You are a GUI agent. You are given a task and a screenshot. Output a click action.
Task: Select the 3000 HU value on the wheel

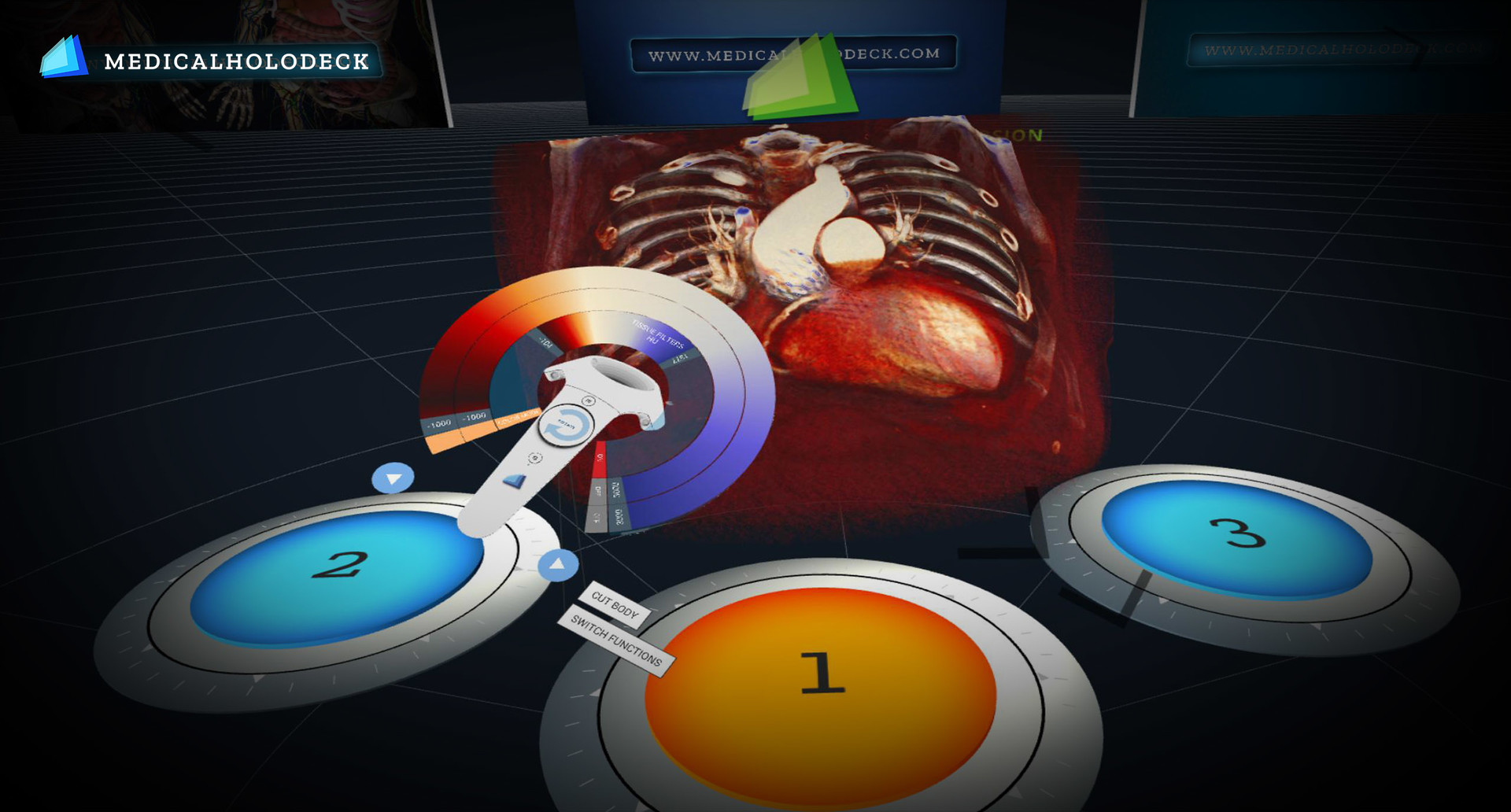coord(619,518)
